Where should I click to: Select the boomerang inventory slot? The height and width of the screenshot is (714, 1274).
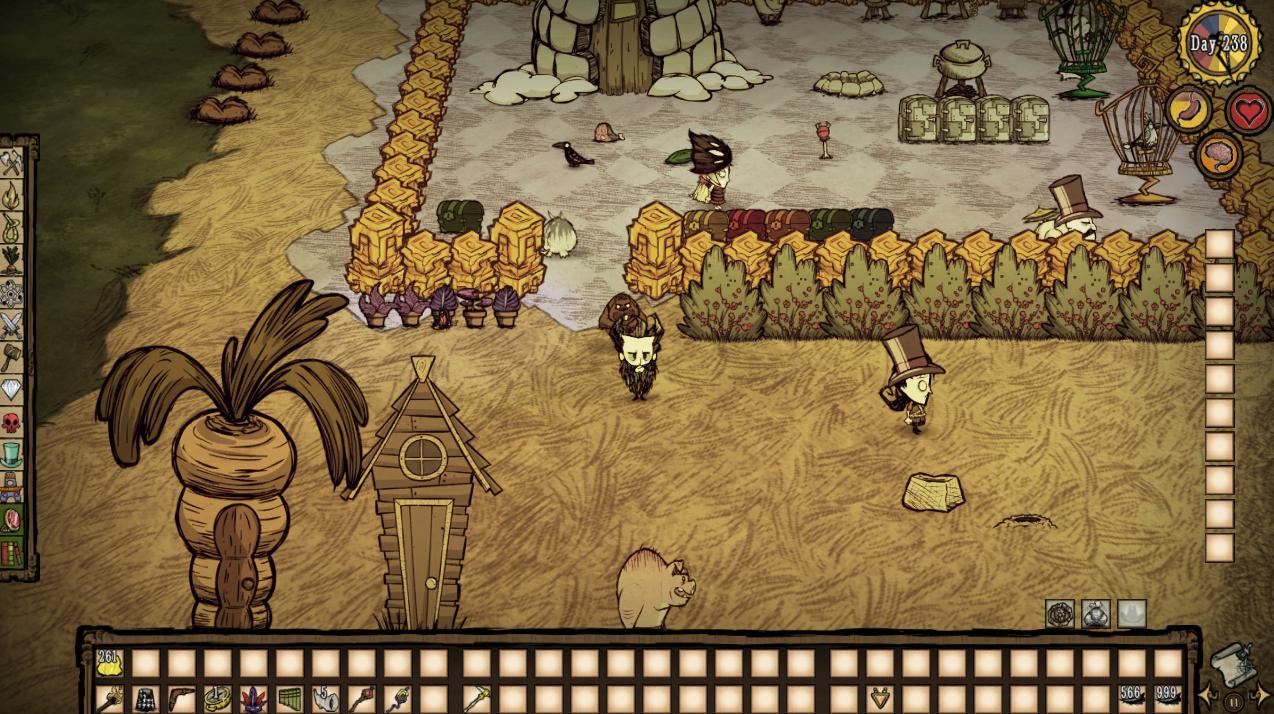(181, 698)
